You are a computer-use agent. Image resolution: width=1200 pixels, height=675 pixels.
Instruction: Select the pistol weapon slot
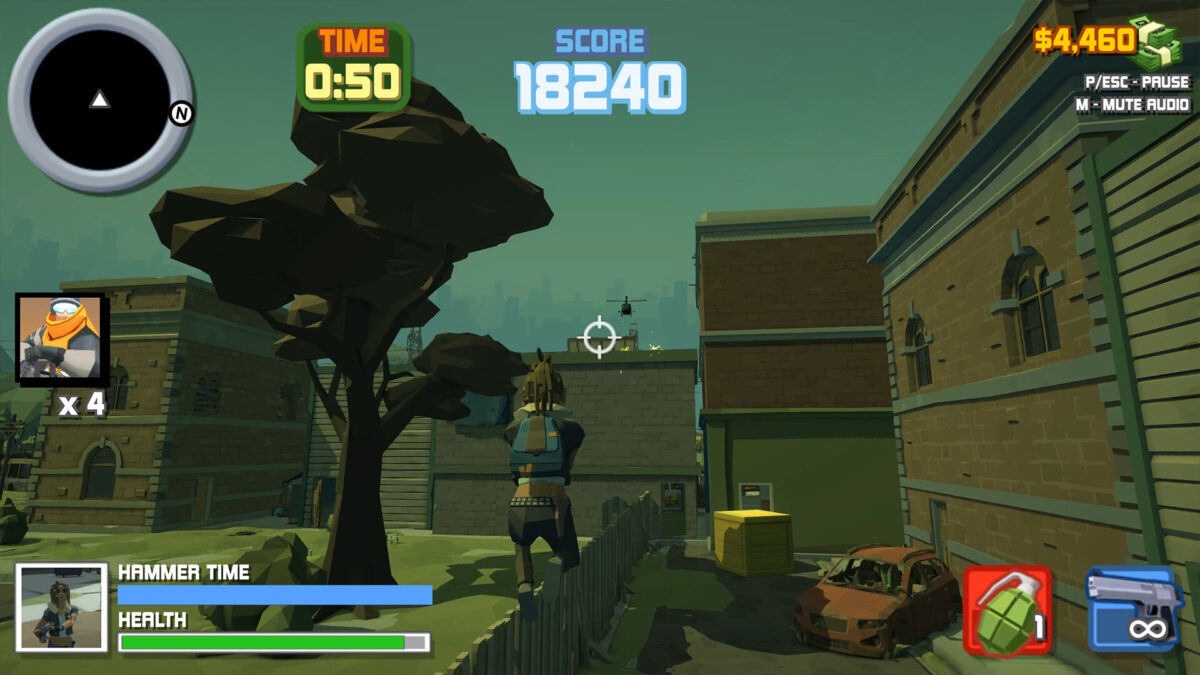(1135, 608)
